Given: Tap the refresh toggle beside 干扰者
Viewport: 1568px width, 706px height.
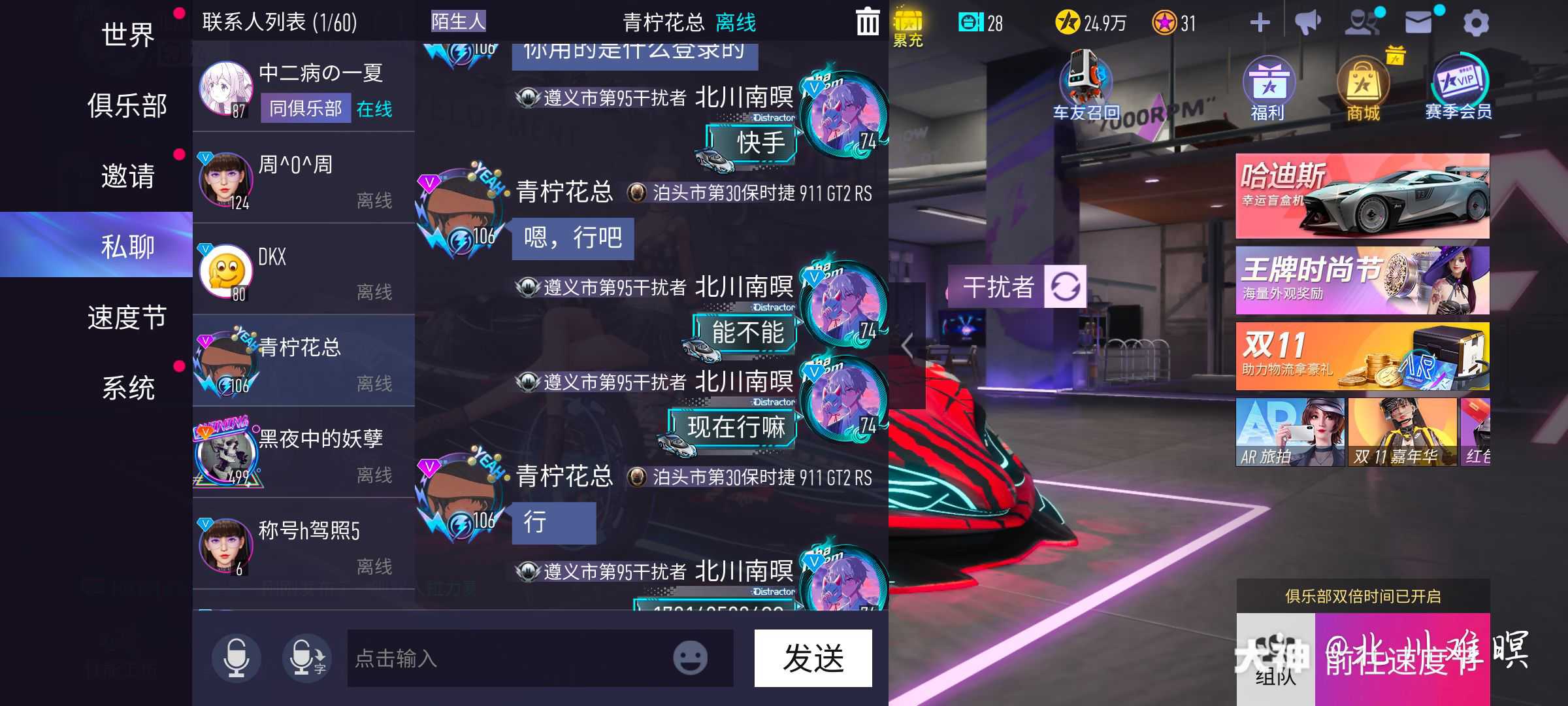Looking at the screenshot, I should pyautogui.click(x=1065, y=288).
